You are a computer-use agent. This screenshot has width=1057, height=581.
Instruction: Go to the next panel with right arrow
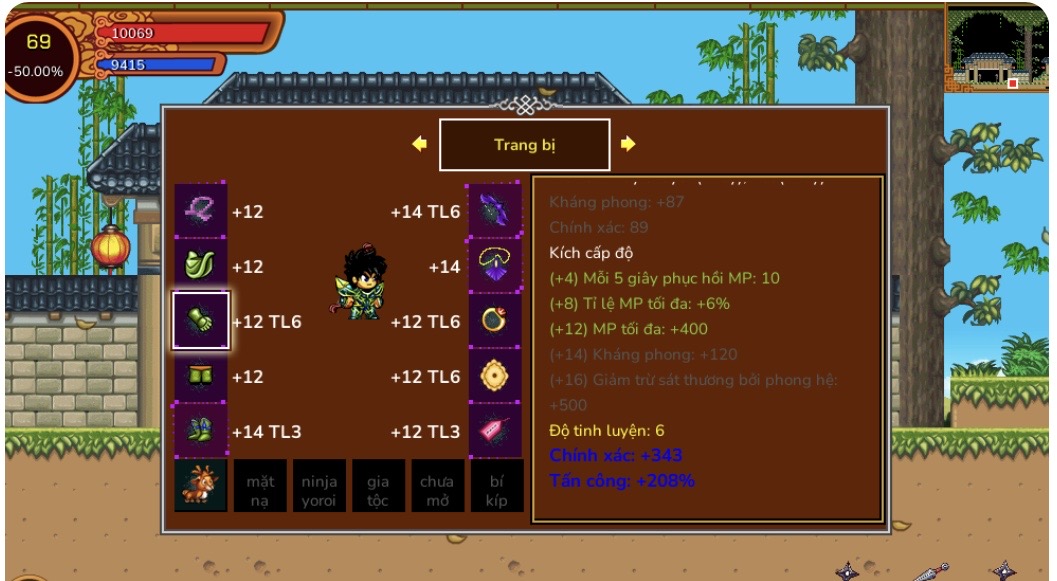[x=628, y=144]
